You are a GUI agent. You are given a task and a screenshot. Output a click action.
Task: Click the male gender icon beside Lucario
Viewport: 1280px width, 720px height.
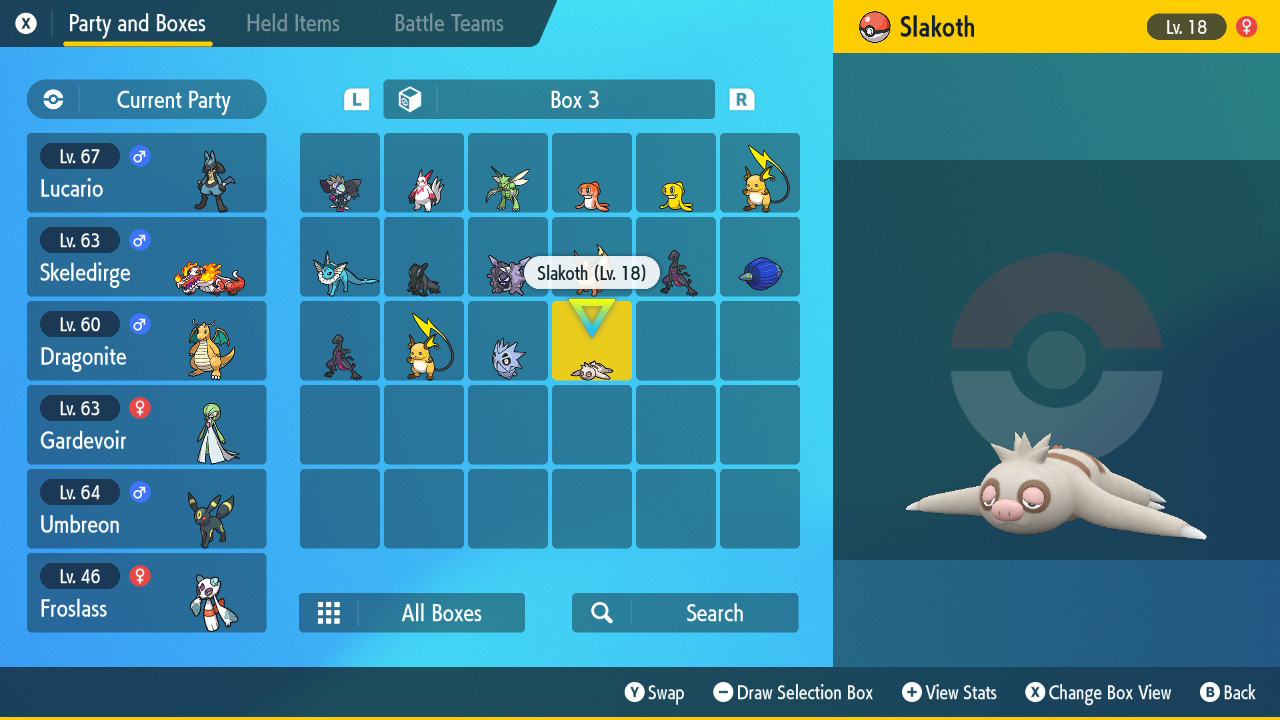138,156
